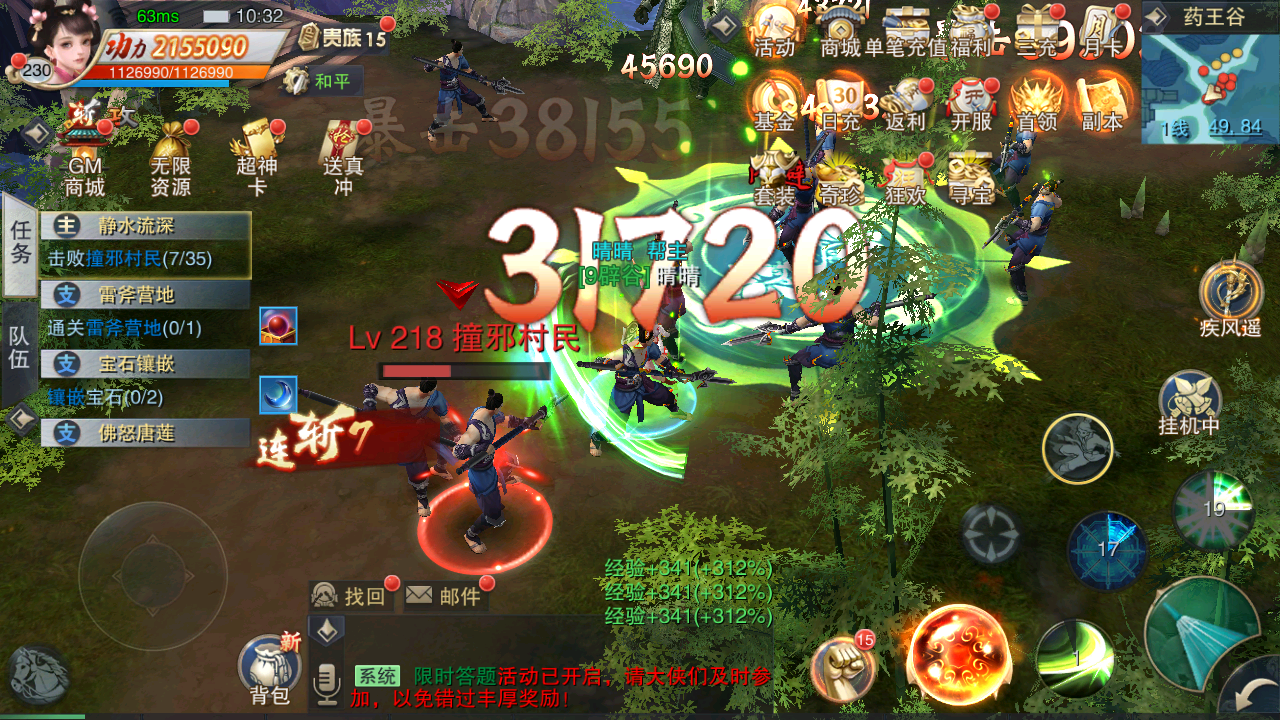1280x720 pixels.
Task: Activate the 疾风遥 mount skill icon
Action: pyautogui.click(x=1230, y=295)
